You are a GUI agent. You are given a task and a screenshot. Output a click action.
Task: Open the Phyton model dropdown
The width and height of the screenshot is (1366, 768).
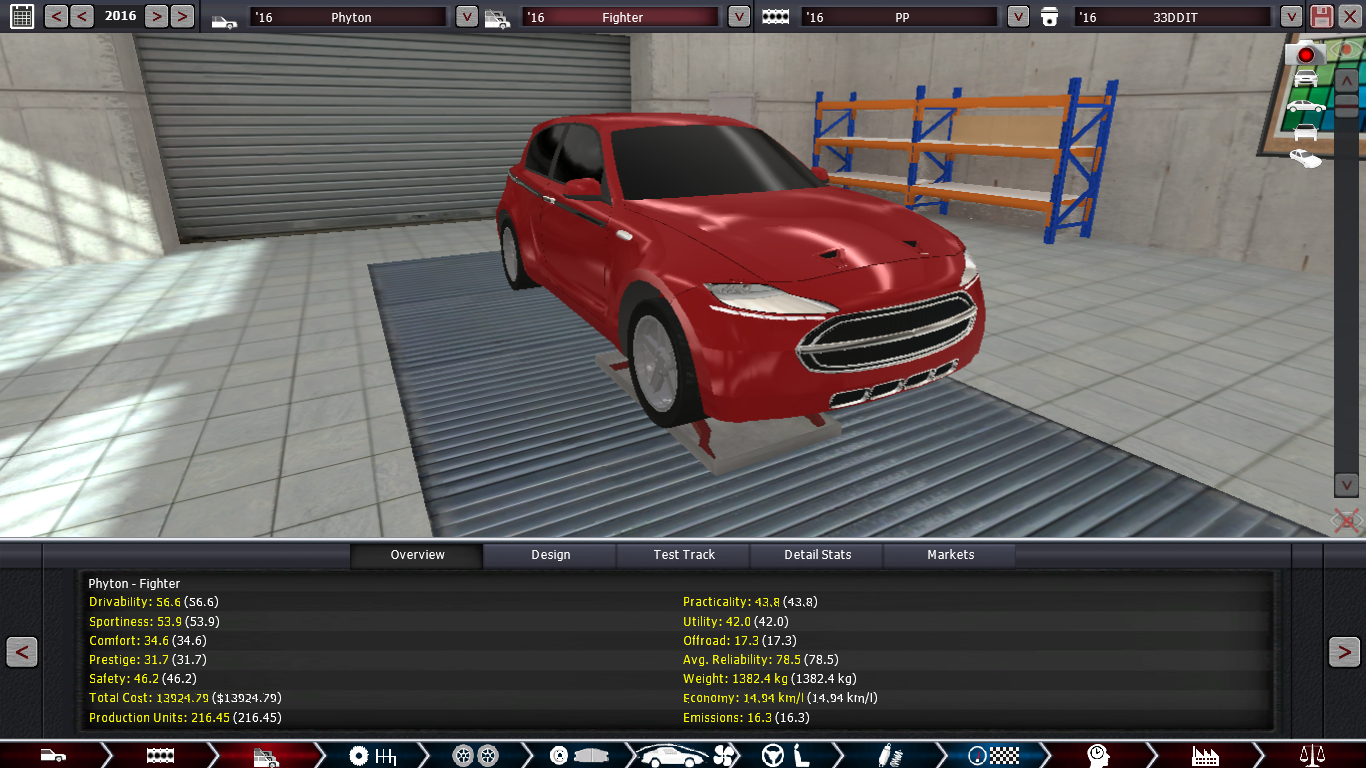[x=466, y=17]
